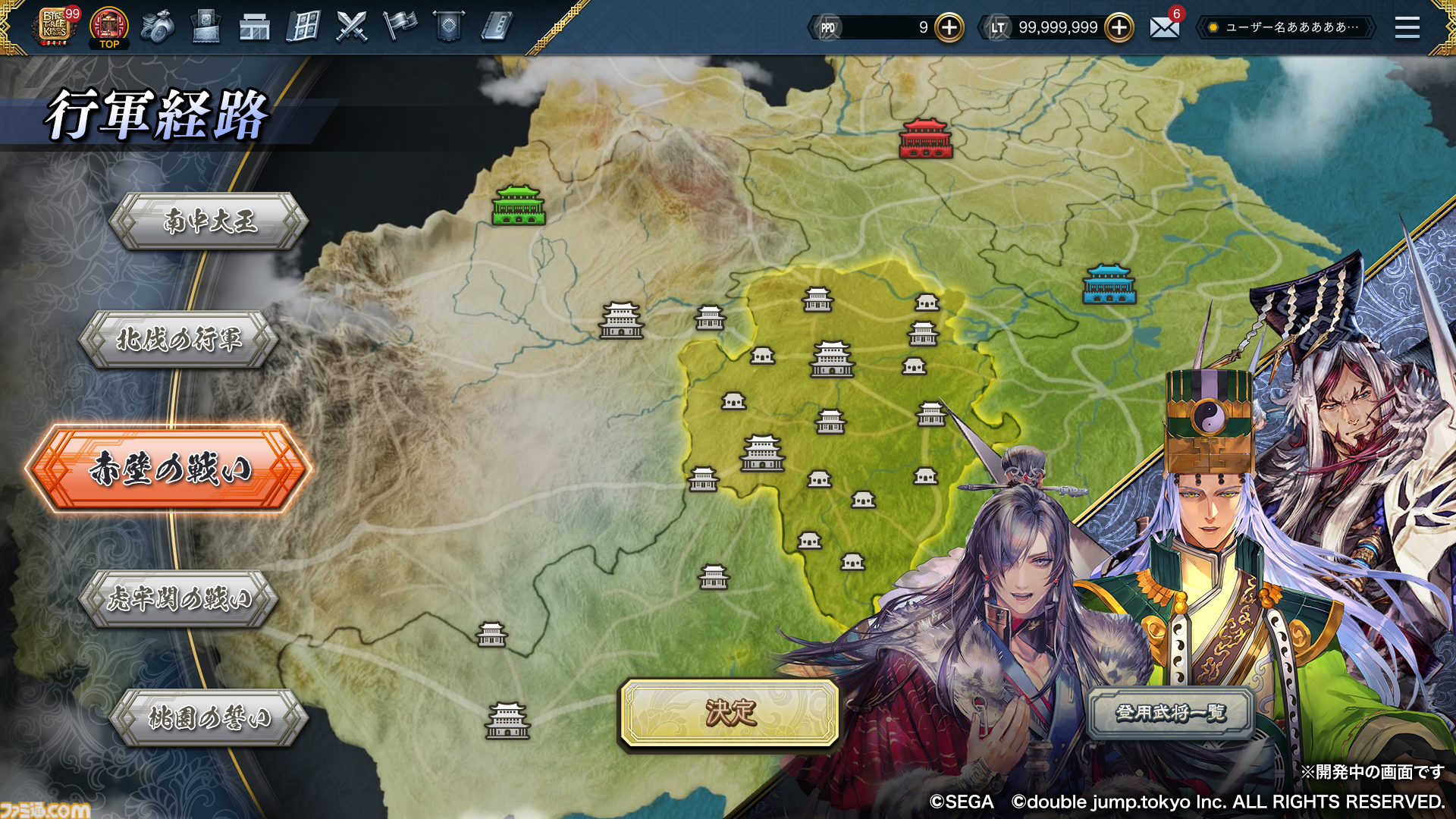The width and height of the screenshot is (1456, 819).
Task: Click the green castle marker on the map
Action: pos(519,205)
